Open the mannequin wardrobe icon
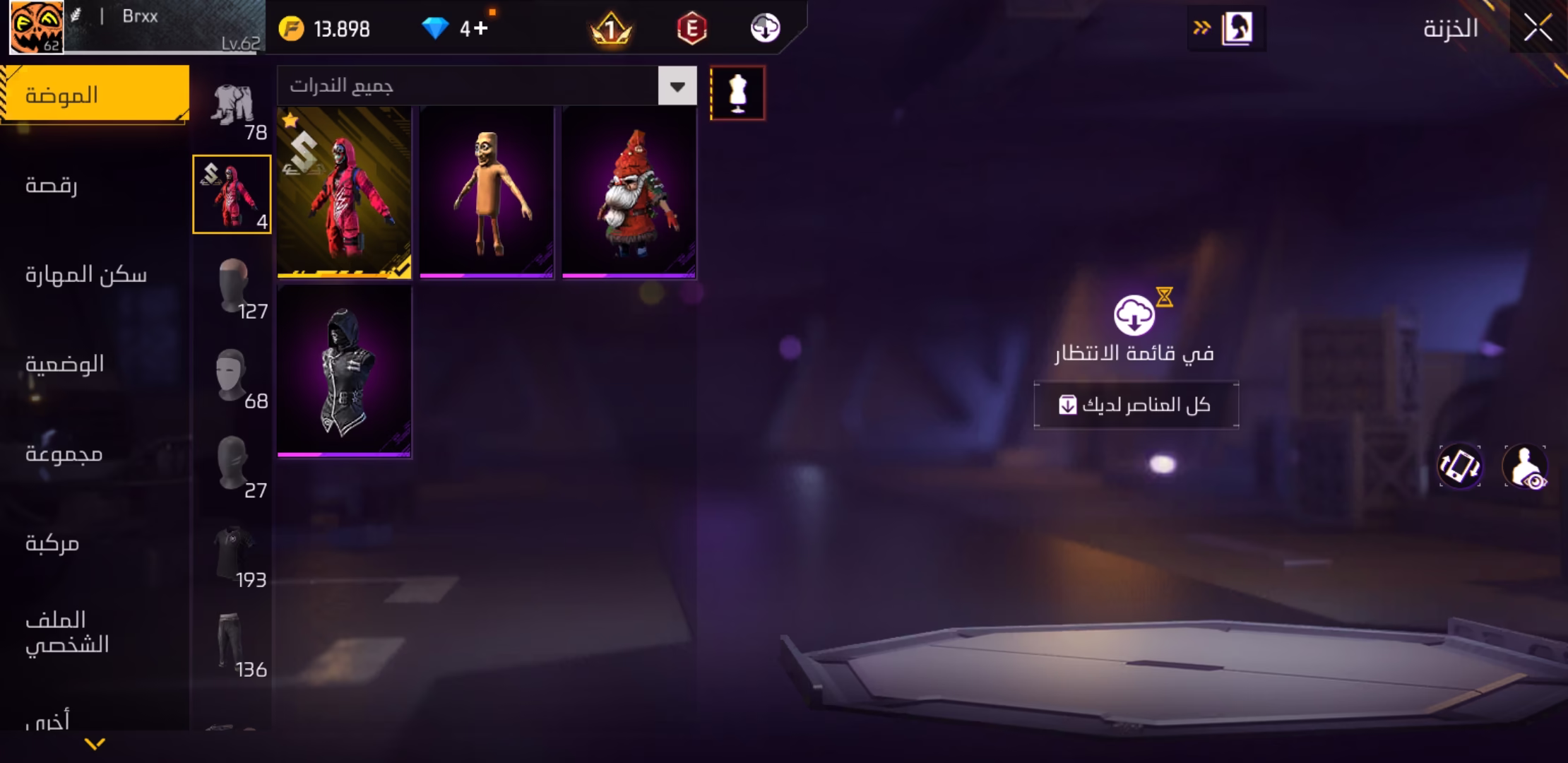Viewport: 1568px width, 763px height. tap(737, 93)
